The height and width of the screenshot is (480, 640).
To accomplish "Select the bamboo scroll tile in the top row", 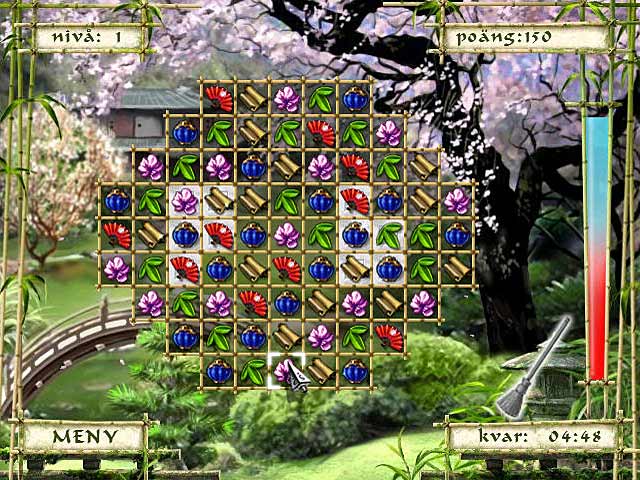I will pos(252,99).
